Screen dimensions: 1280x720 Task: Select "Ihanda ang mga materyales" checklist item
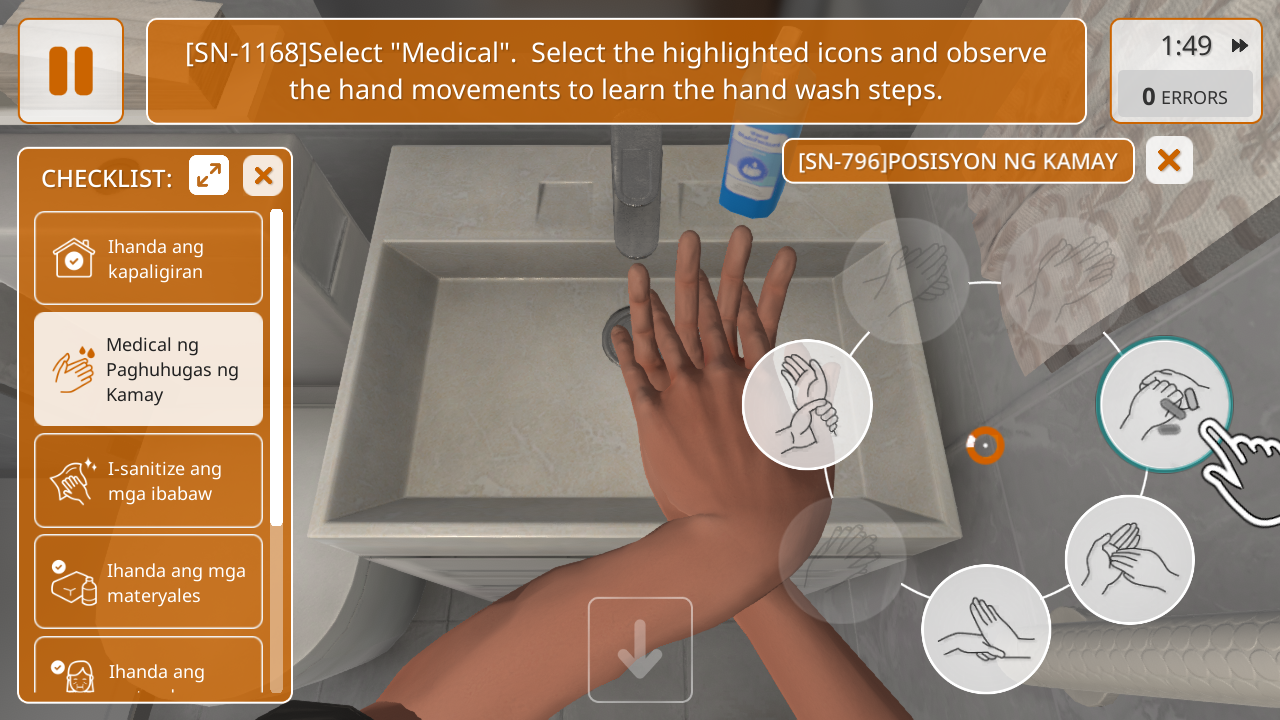click(148, 582)
